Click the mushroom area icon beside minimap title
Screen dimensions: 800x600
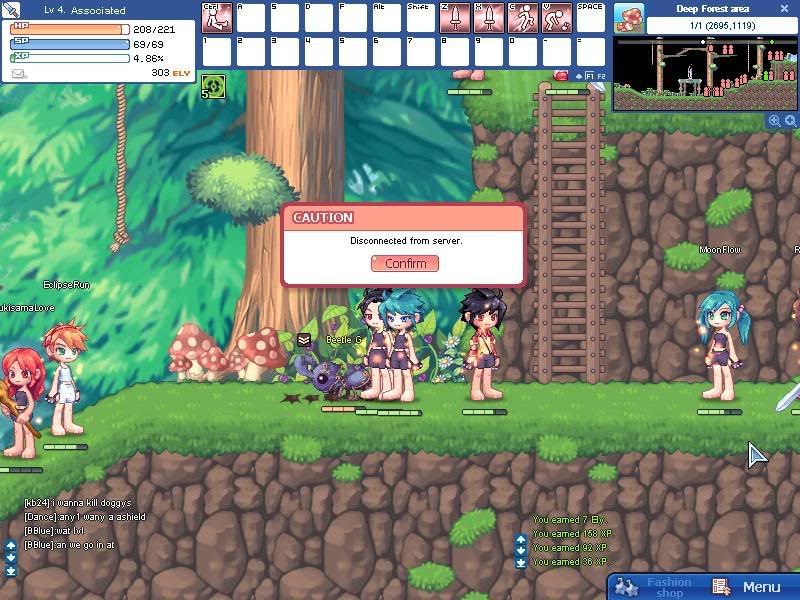coord(629,17)
